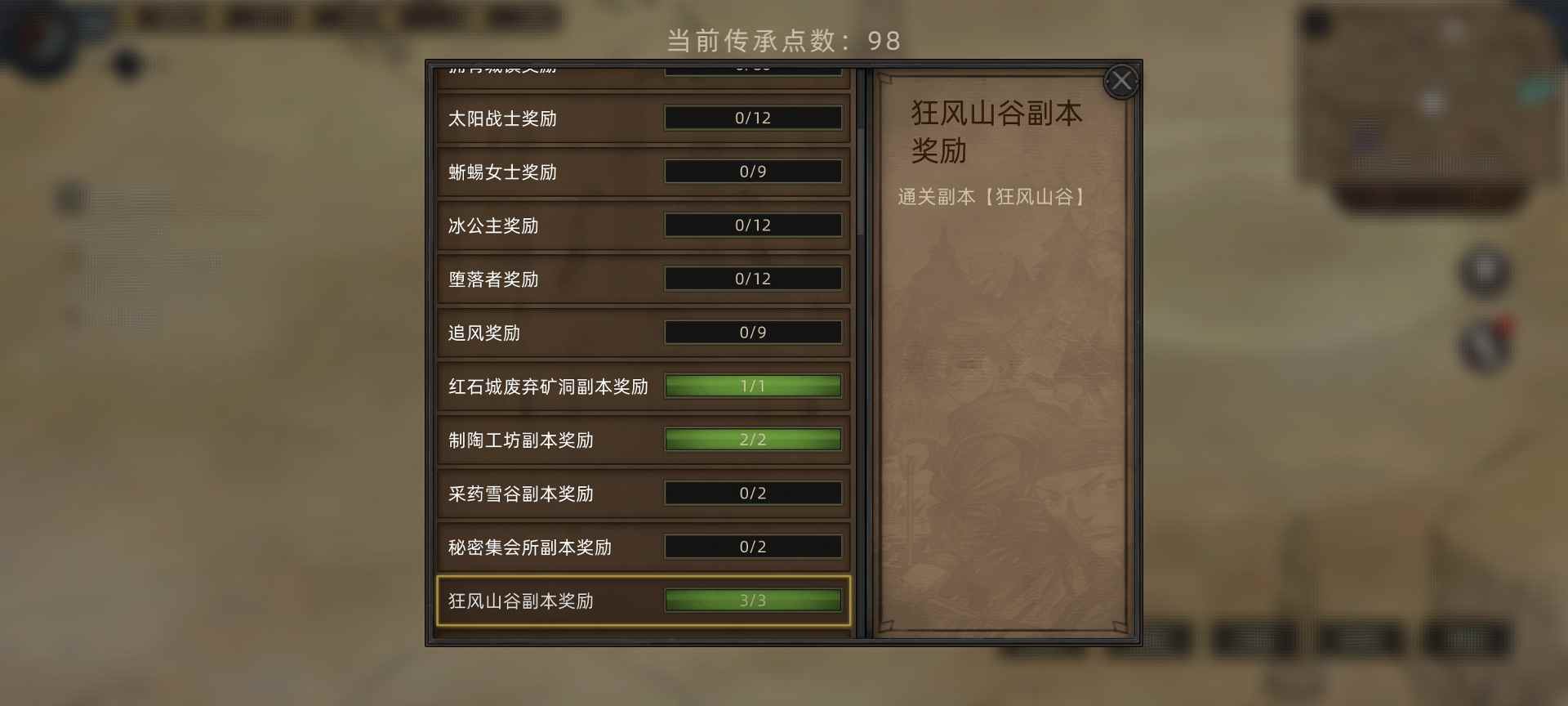
Task: Click the 当前传承点数 98 header text
Action: point(782,40)
